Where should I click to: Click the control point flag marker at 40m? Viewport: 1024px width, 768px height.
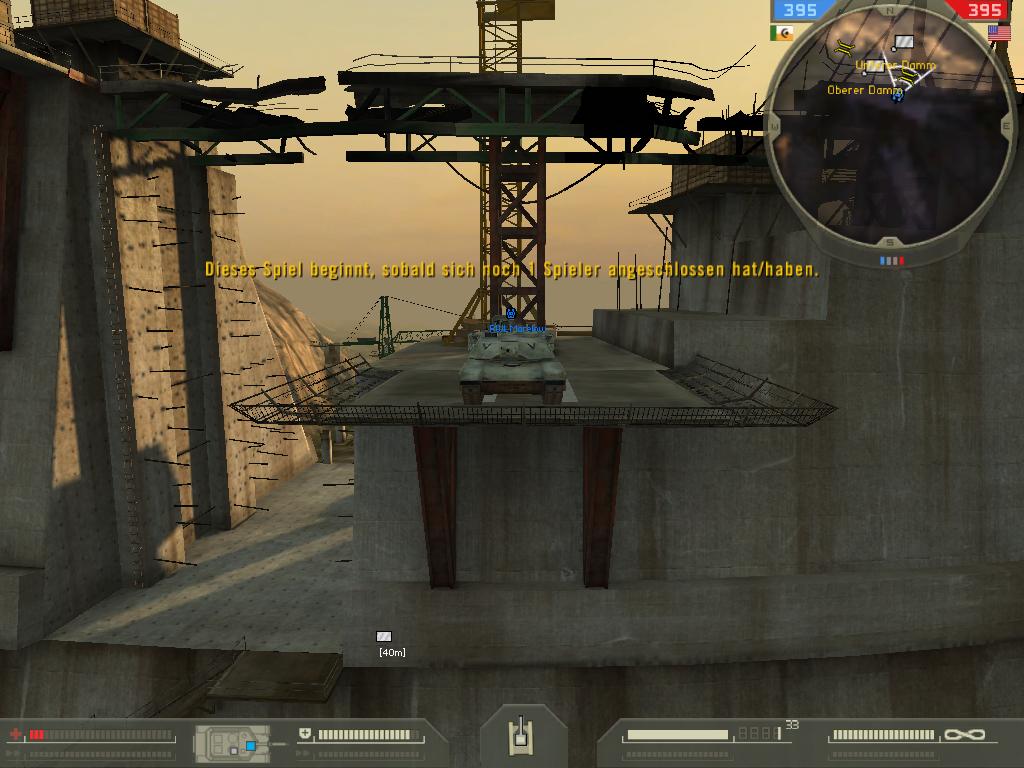click(x=383, y=636)
